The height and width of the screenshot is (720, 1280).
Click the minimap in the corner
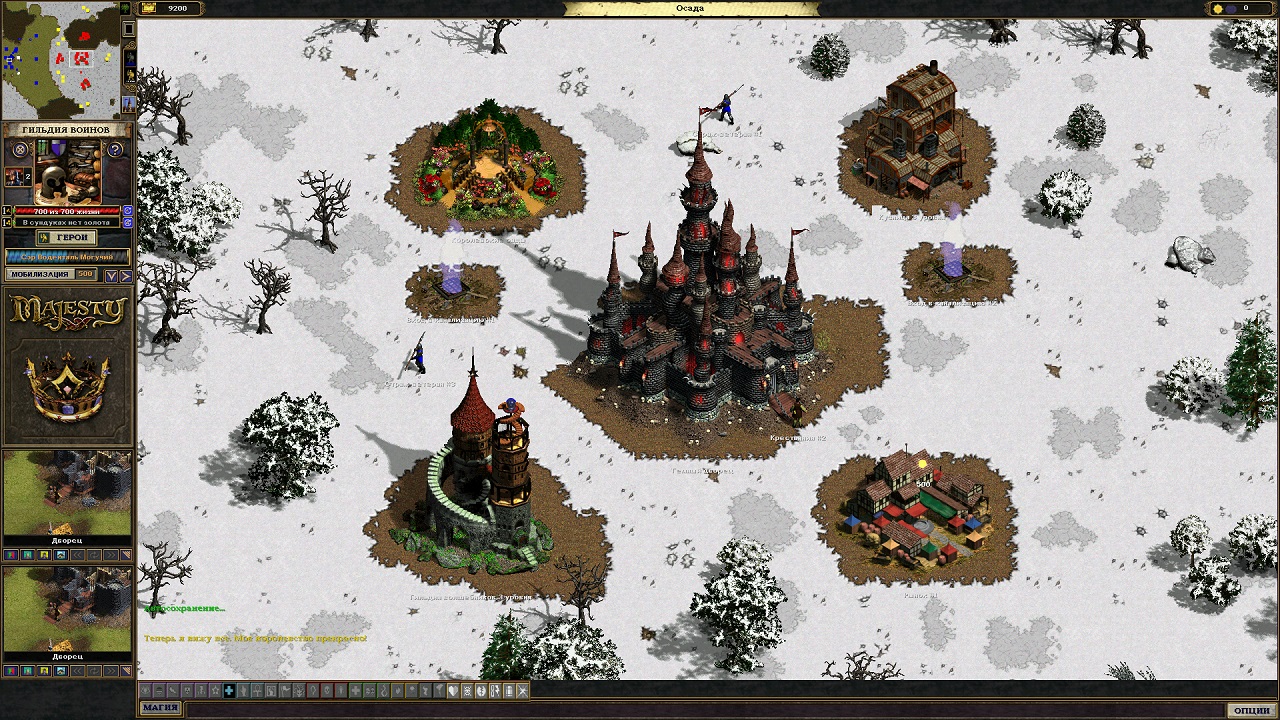pyautogui.click(x=60, y=60)
